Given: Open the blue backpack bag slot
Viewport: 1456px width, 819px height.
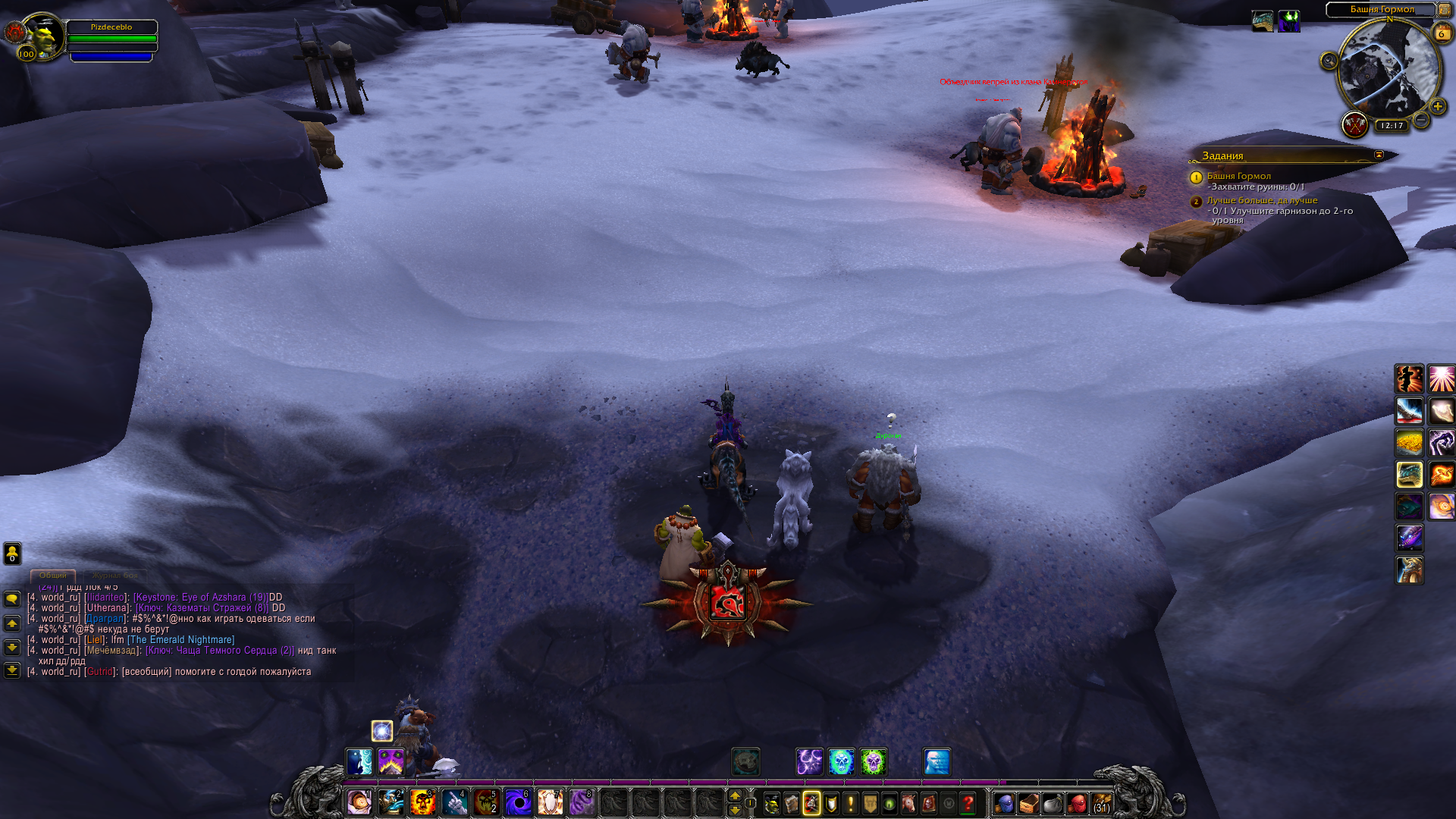Looking at the screenshot, I should click(x=1004, y=803).
